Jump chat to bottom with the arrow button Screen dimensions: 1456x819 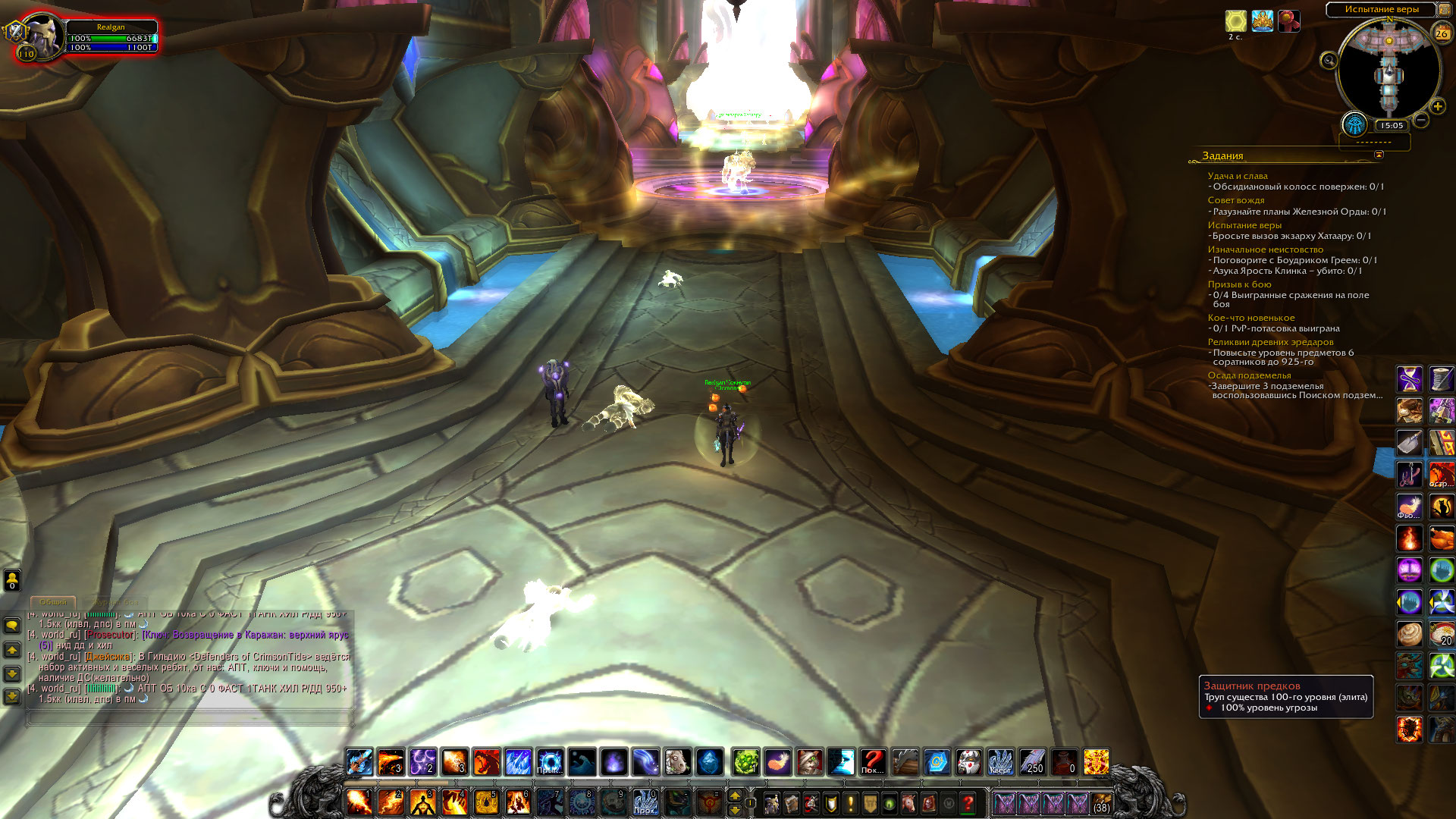[12, 695]
